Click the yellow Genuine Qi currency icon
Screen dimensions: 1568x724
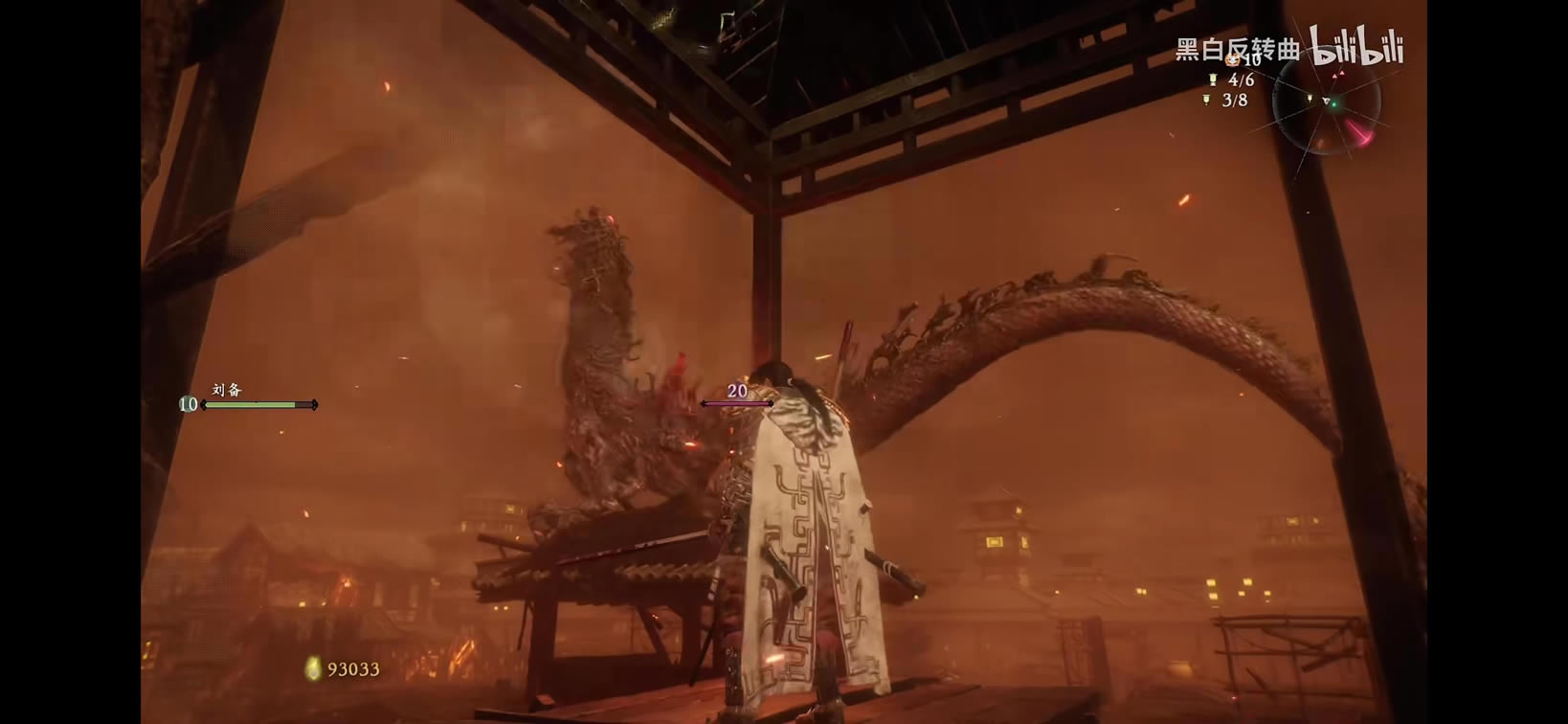tap(312, 668)
